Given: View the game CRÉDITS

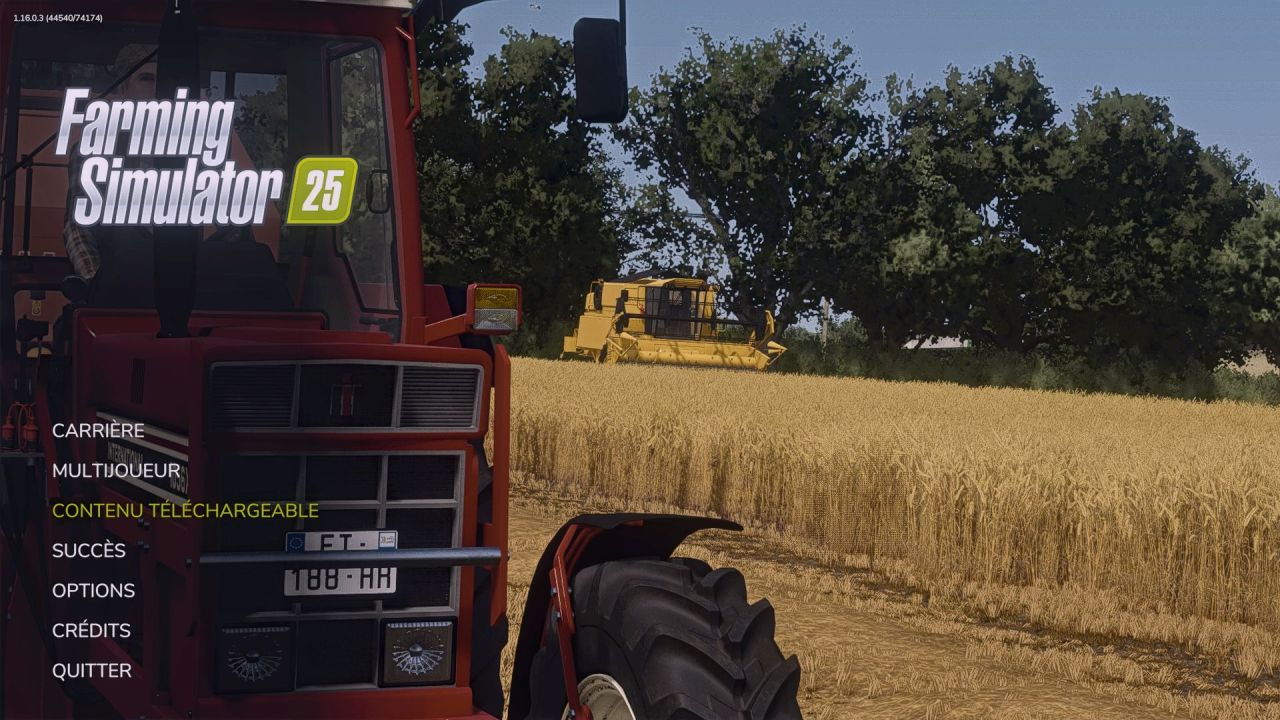Looking at the screenshot, I should click(x=91, y=630).
